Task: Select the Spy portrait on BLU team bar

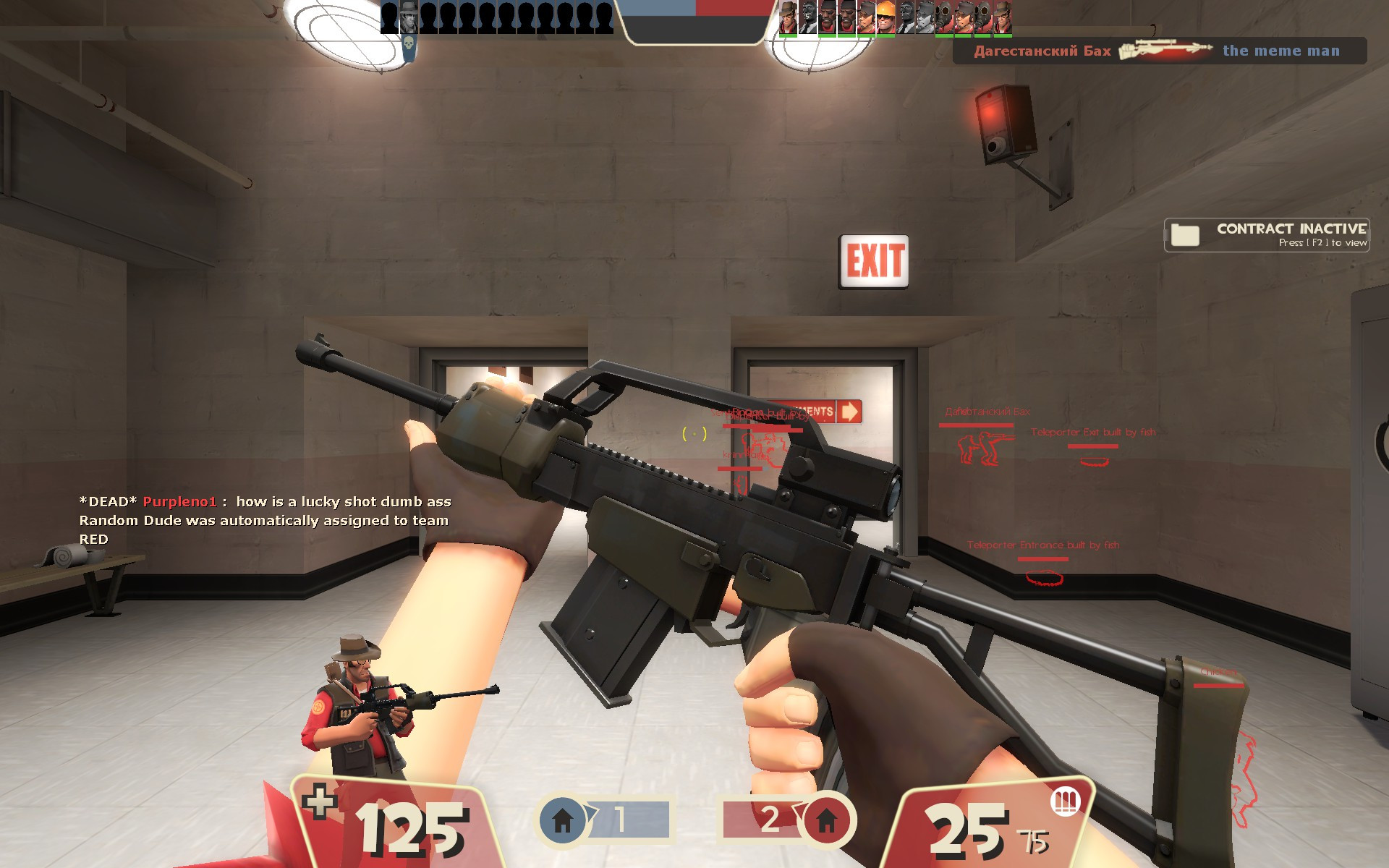Action: pos(407,17)
